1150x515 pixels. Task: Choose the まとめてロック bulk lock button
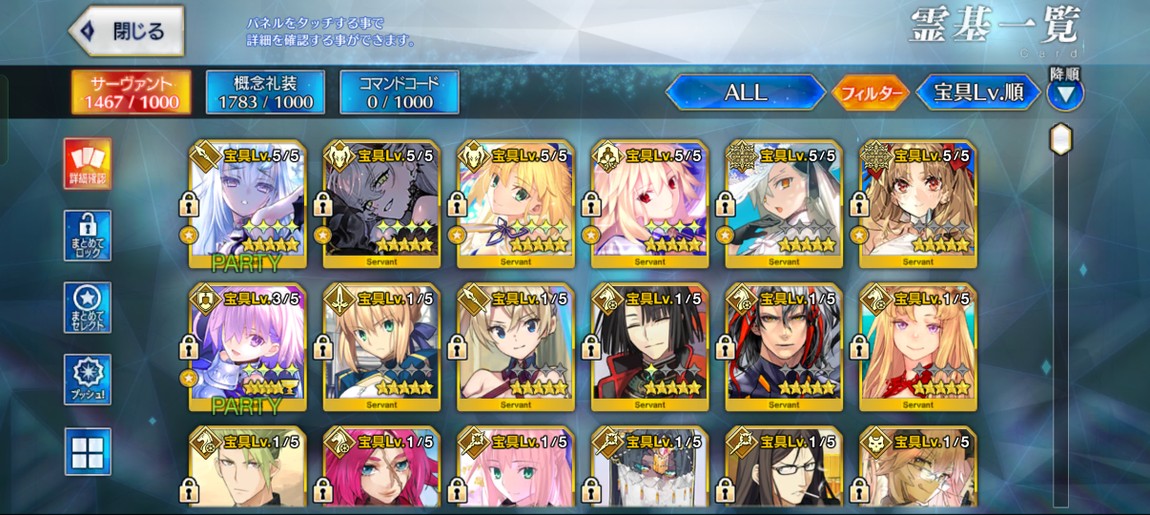[x=87, y=235]
